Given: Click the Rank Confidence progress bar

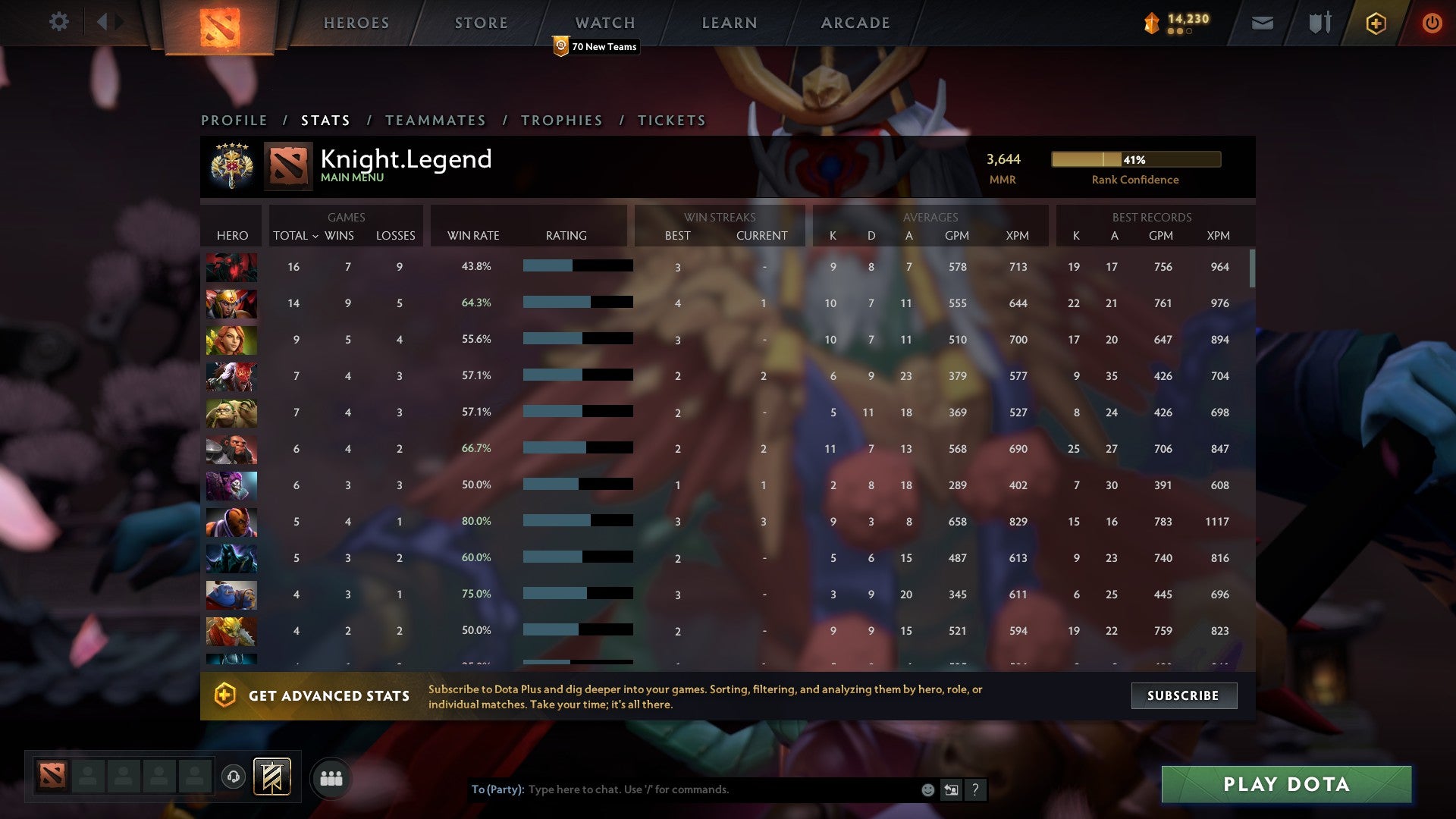Looking at the screenshot, I should click(x=1135, y=160).
